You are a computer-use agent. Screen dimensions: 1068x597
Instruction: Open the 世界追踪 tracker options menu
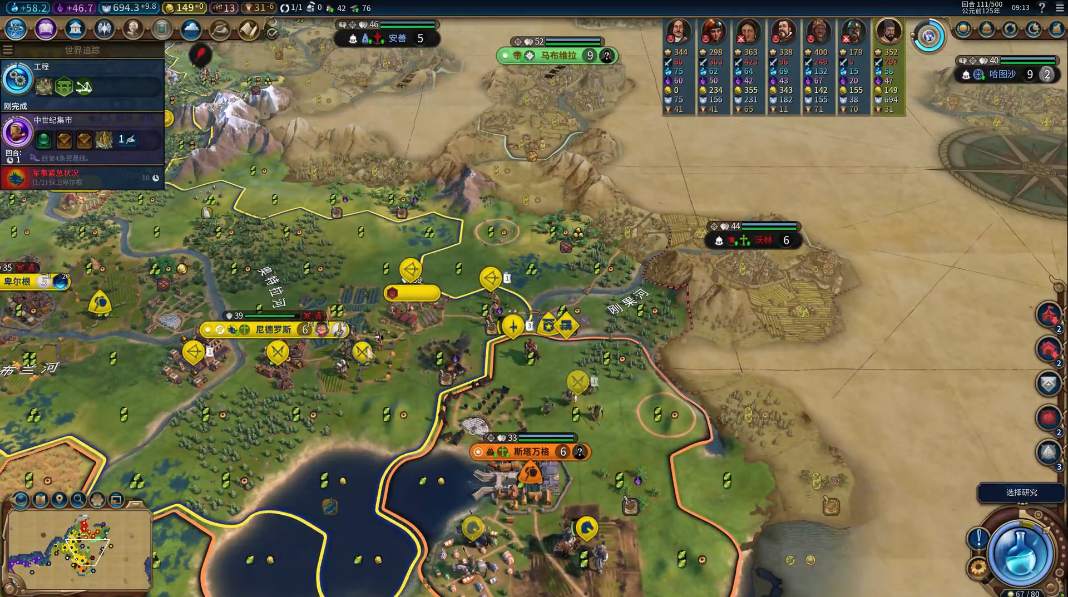[8, 49]
